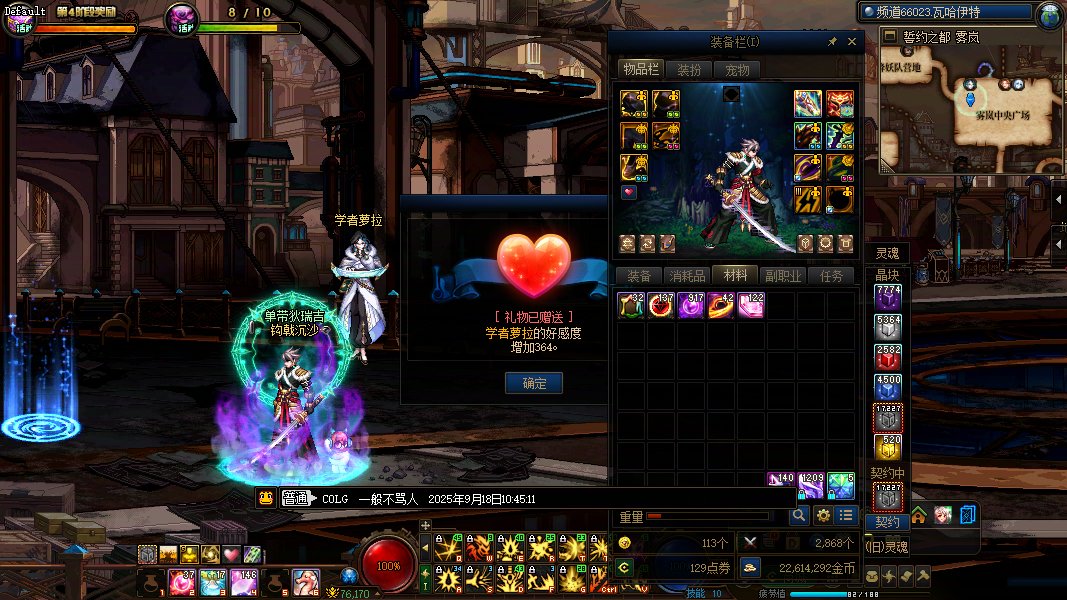Open inventory settings gear button
Image resolution: width=1067 pixels, height=600 pixels.
pos(823,515)
